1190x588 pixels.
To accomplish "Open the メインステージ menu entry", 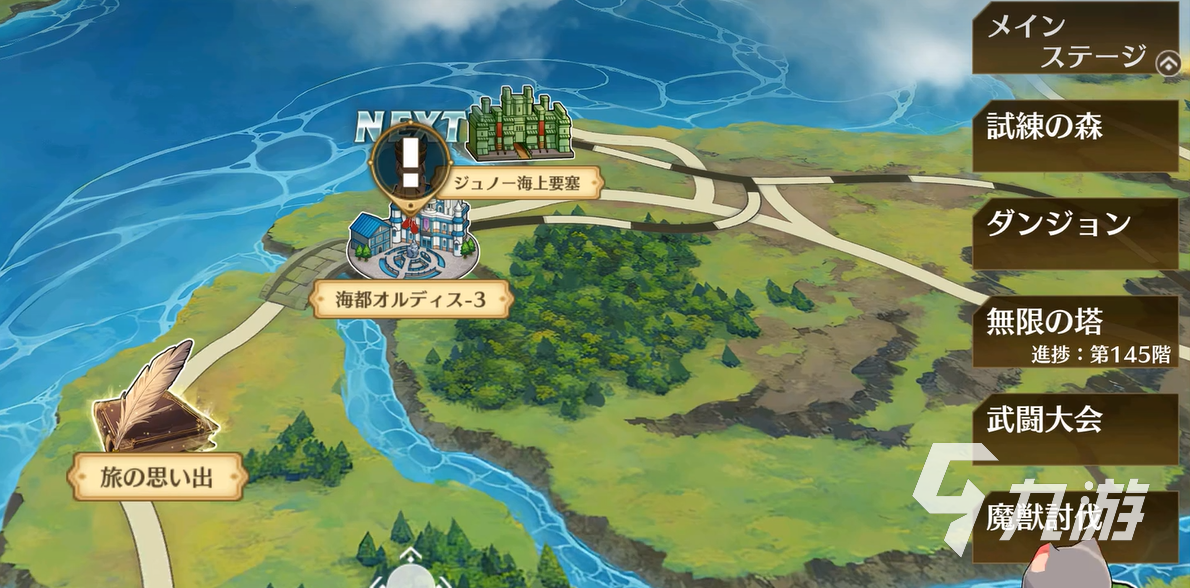I will click(1065, 38).
